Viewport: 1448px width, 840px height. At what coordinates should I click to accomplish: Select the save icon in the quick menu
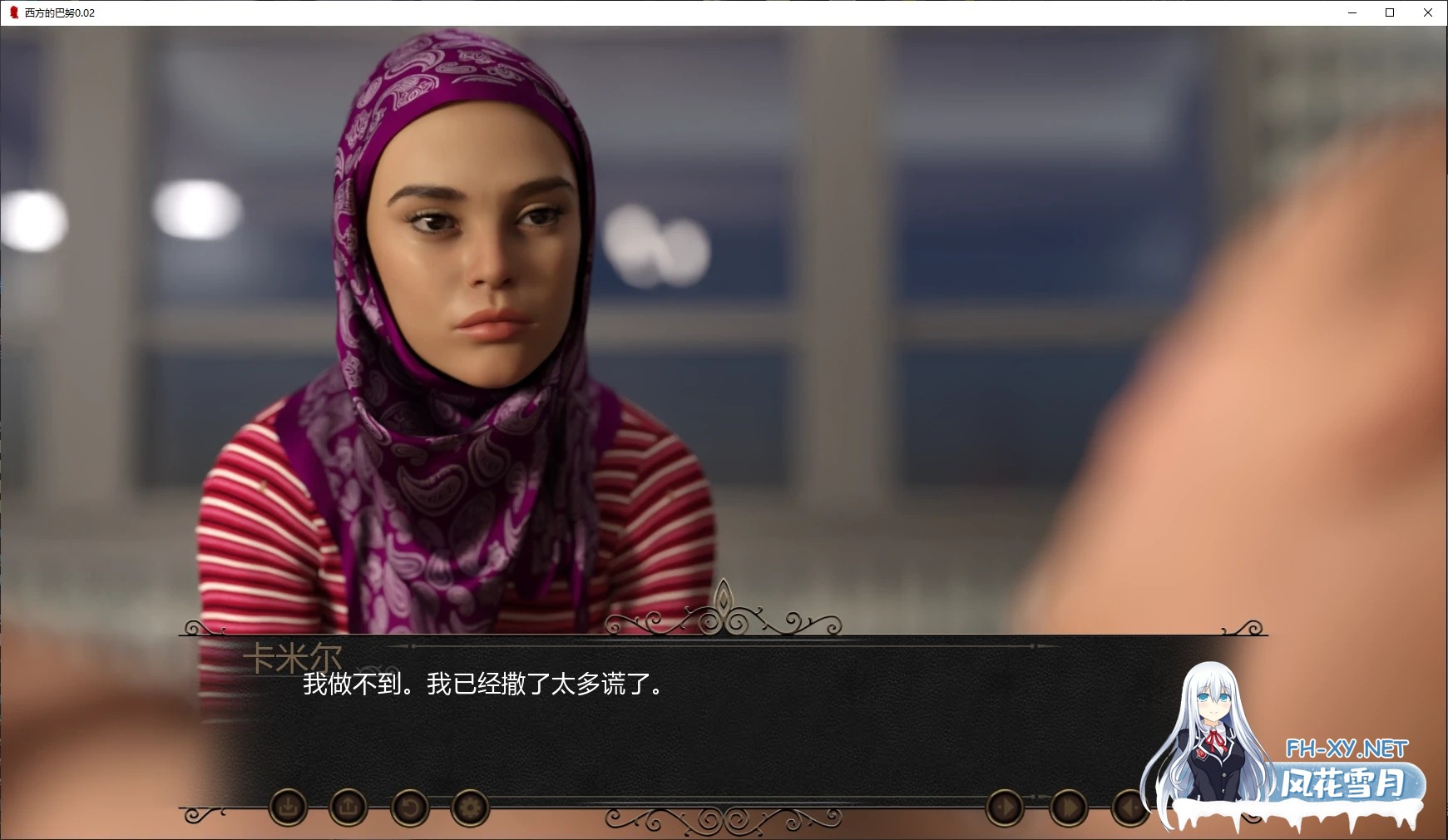point(287,807)
